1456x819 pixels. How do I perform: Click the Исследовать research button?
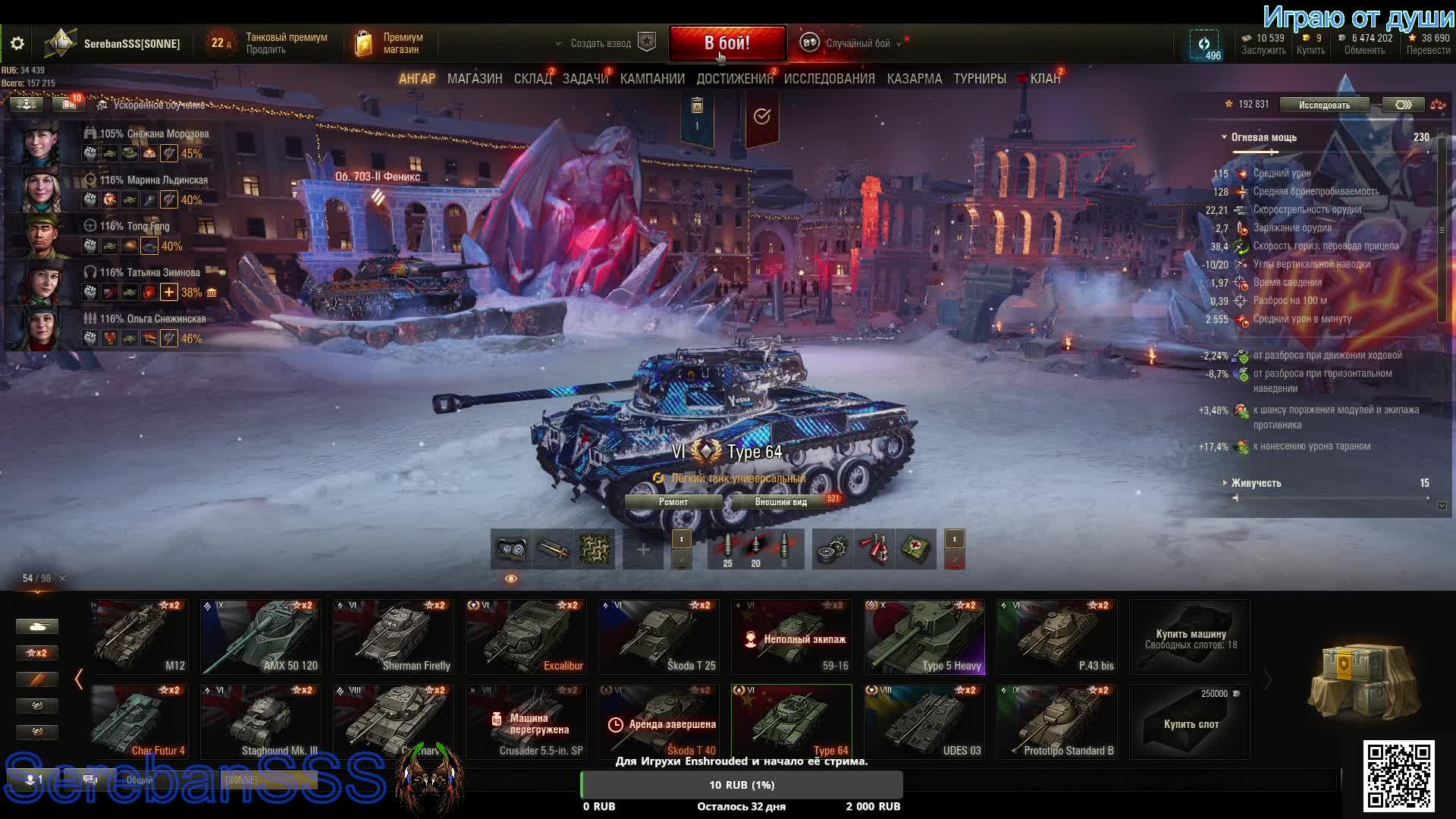[x=1323, y=105]
